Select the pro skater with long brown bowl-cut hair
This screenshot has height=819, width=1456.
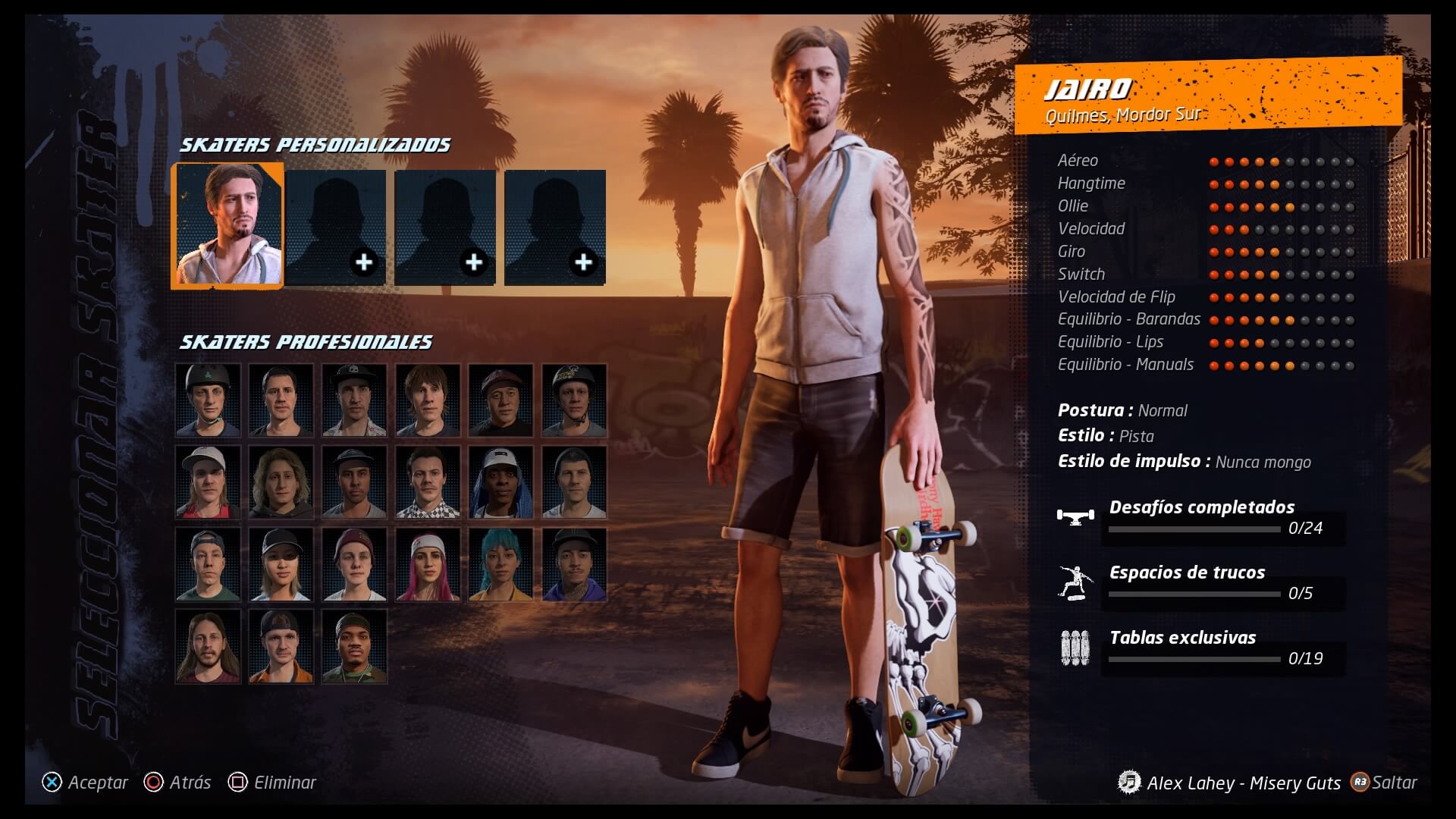point(428,400)
